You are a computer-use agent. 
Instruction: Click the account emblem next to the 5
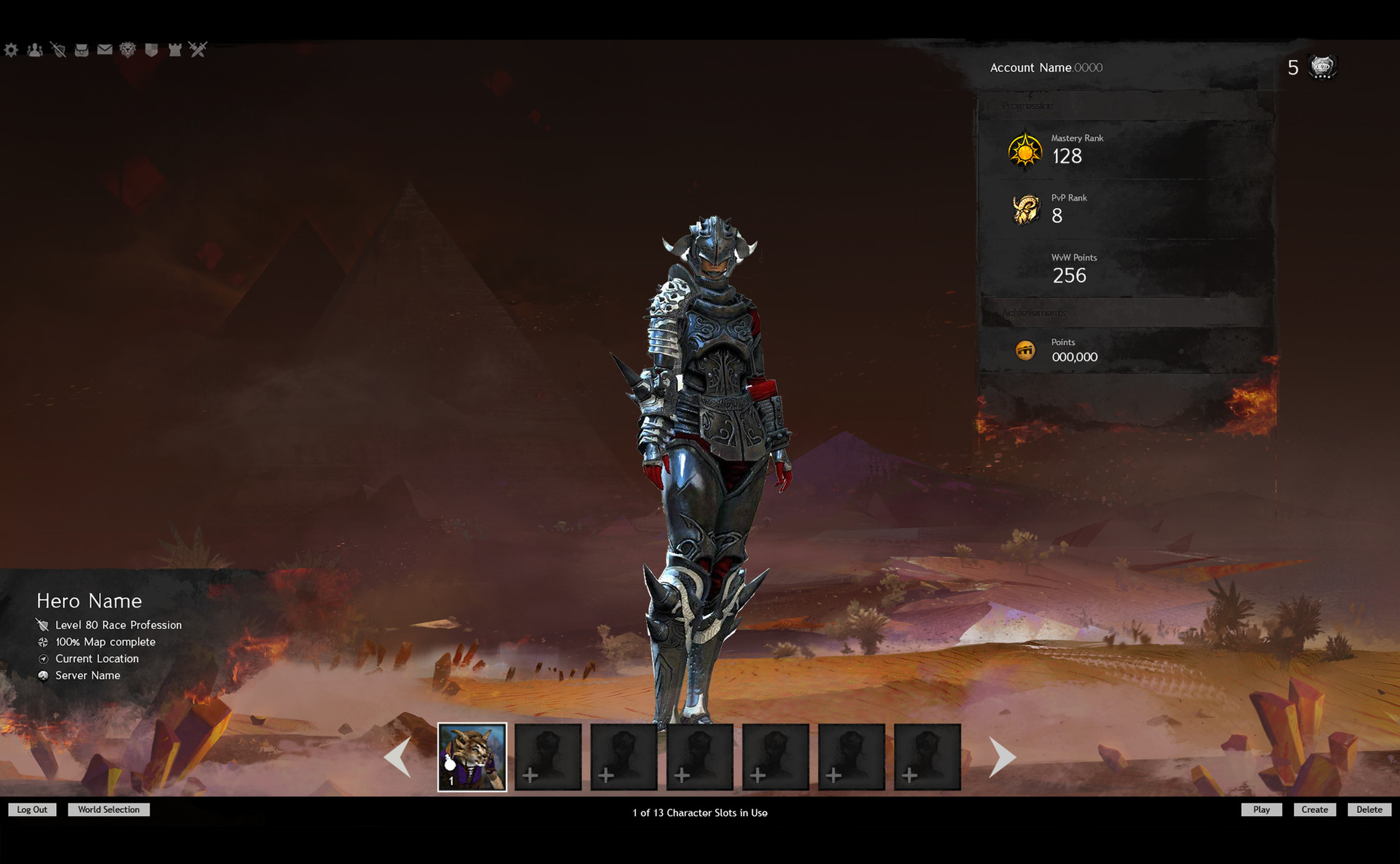pyautogui.click(x=1322, y=67)
